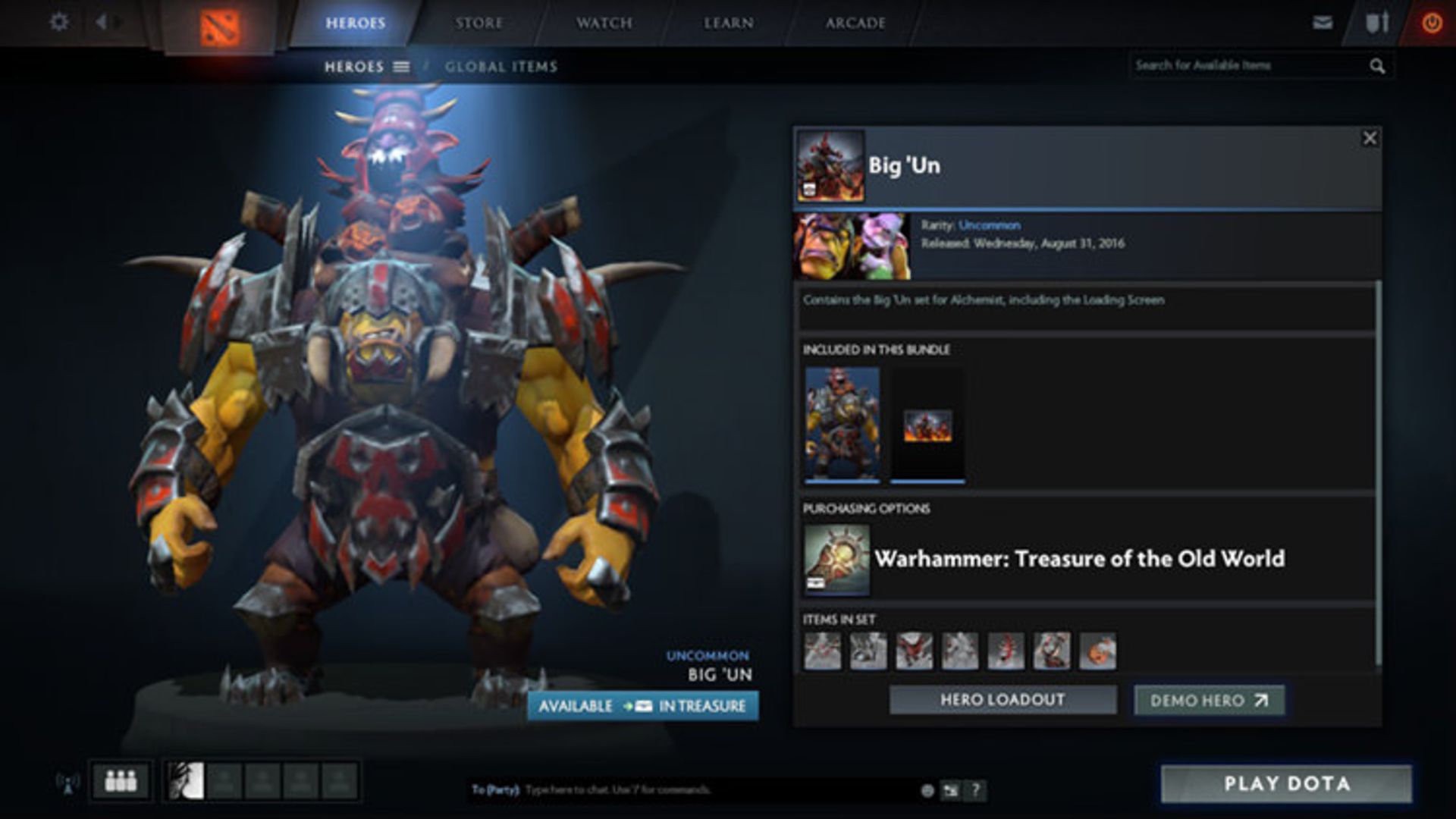Open the mail inbox icon
Image resolution: width=1456 pixels, height=819 pixels.
coord(1322,23)
